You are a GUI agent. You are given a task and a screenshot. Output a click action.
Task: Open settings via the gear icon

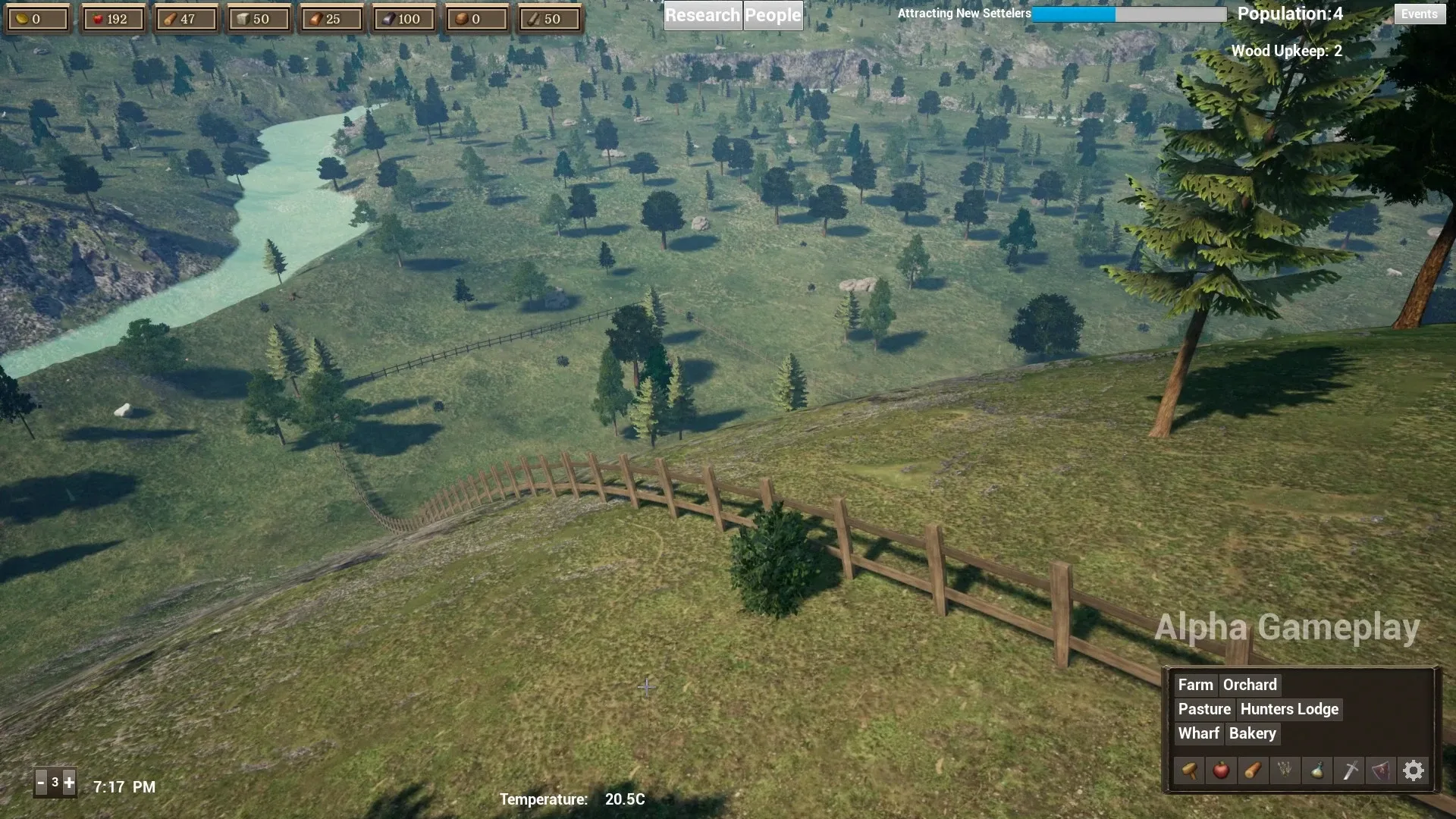click(x=1414, y=770)
